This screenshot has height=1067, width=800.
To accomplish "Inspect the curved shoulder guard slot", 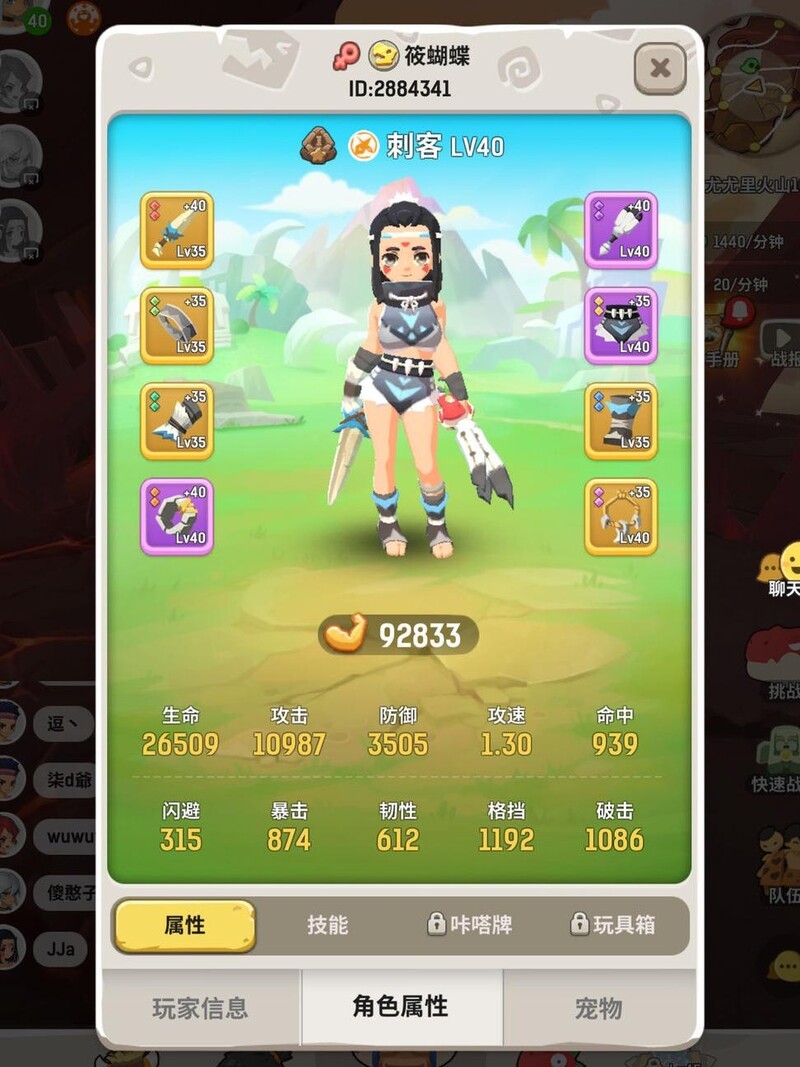I will 177,326.
